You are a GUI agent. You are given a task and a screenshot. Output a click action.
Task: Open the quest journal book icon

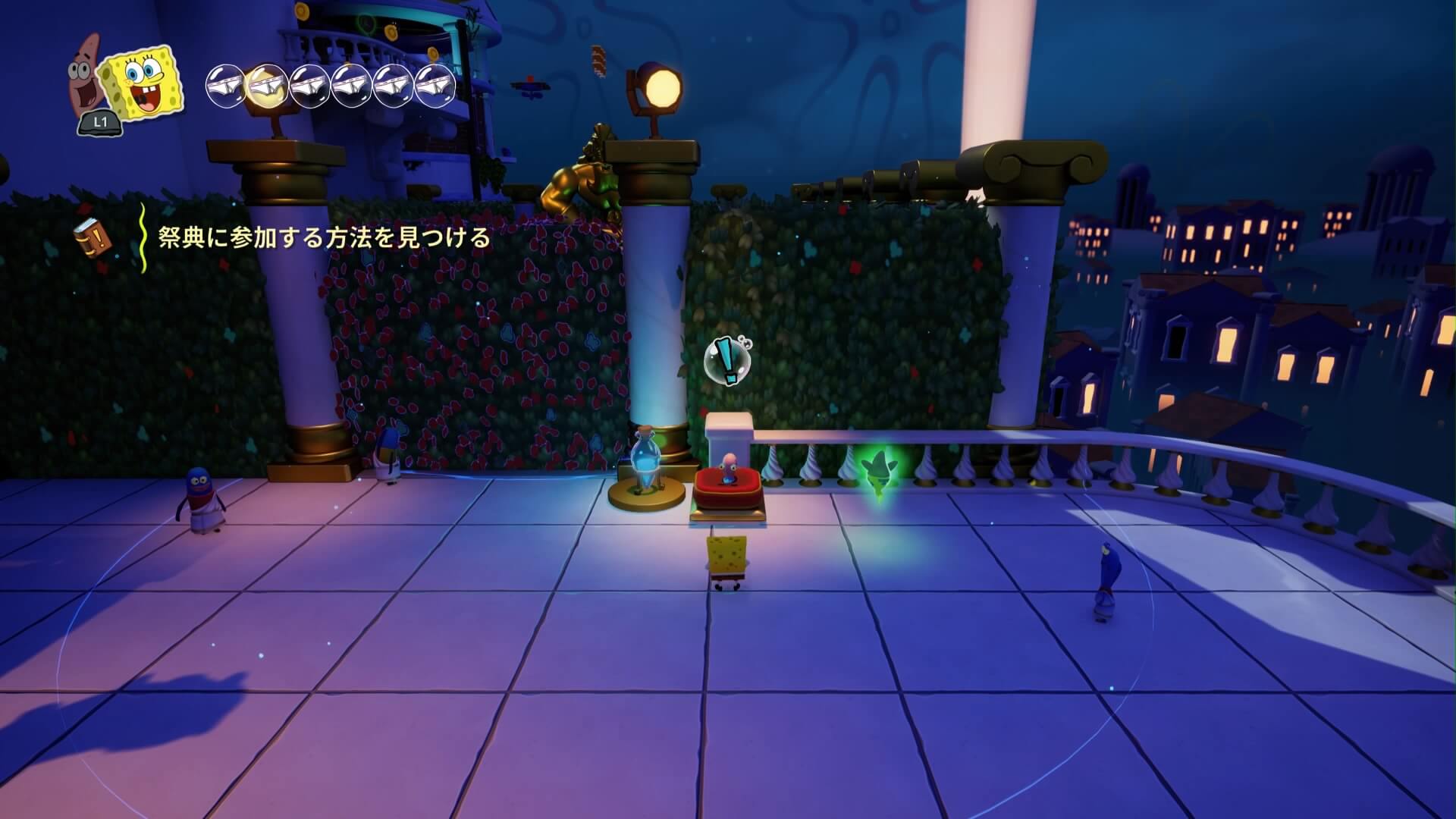pos(92,237)
